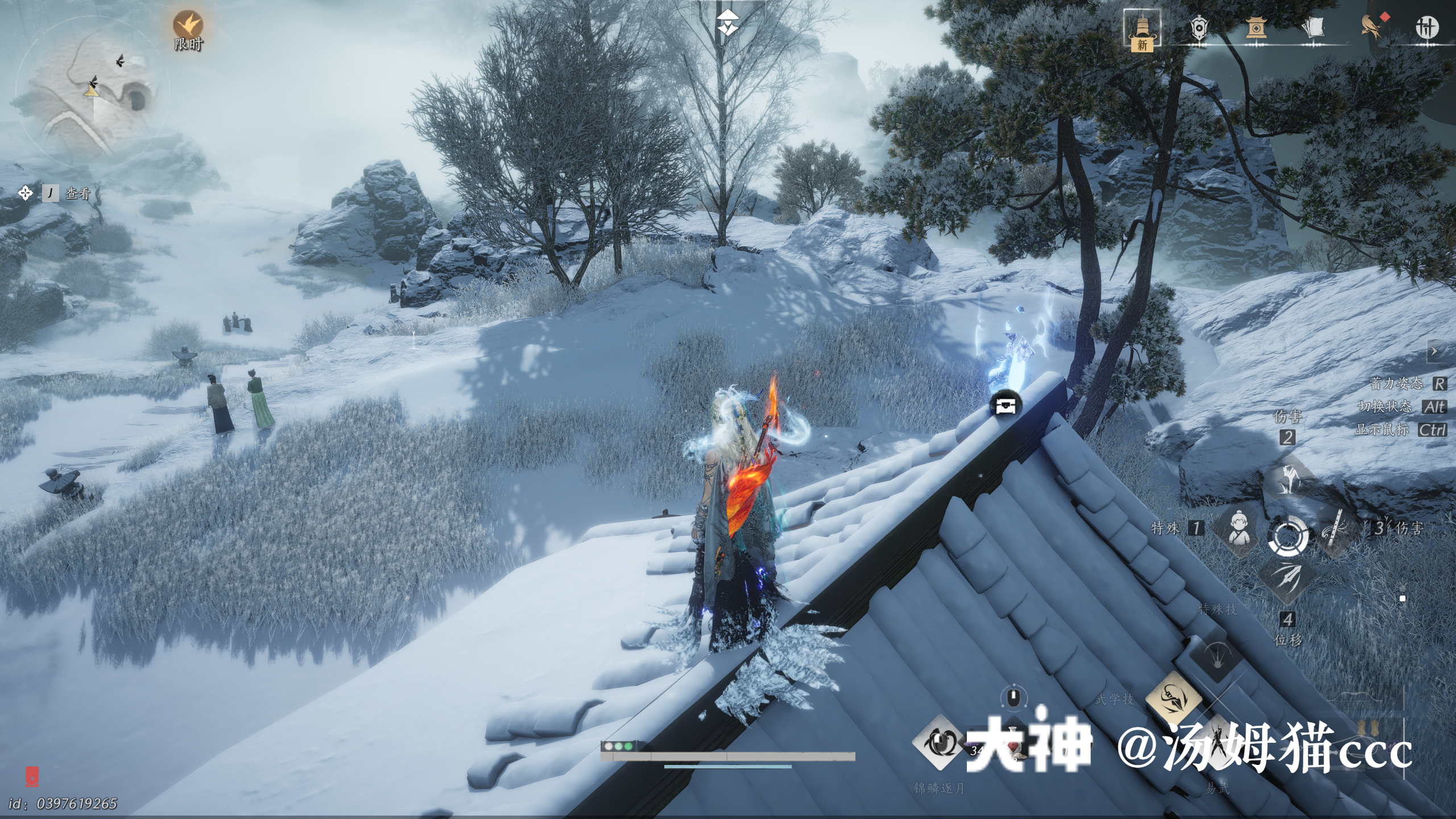Screen dimensions: 1456x819
Task: Open the golden bird icon with red notification
Action: pyautogui.click(x=1372, y=27)
